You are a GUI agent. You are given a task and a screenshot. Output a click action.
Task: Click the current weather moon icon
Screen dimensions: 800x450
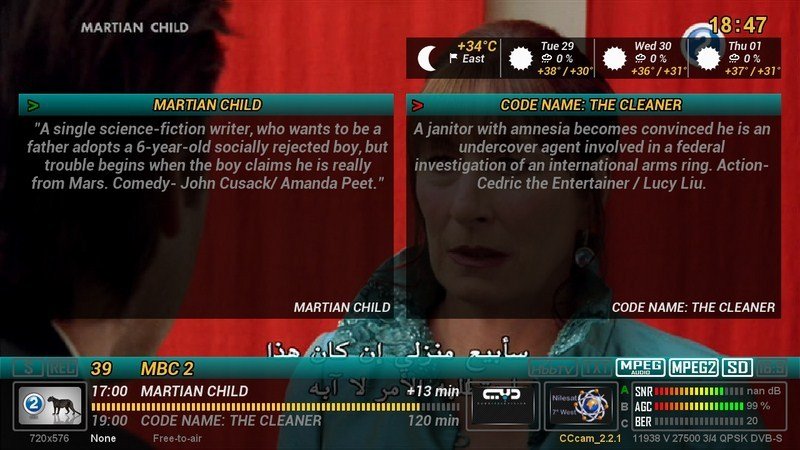pyautogui.click(x=429, y=59)
